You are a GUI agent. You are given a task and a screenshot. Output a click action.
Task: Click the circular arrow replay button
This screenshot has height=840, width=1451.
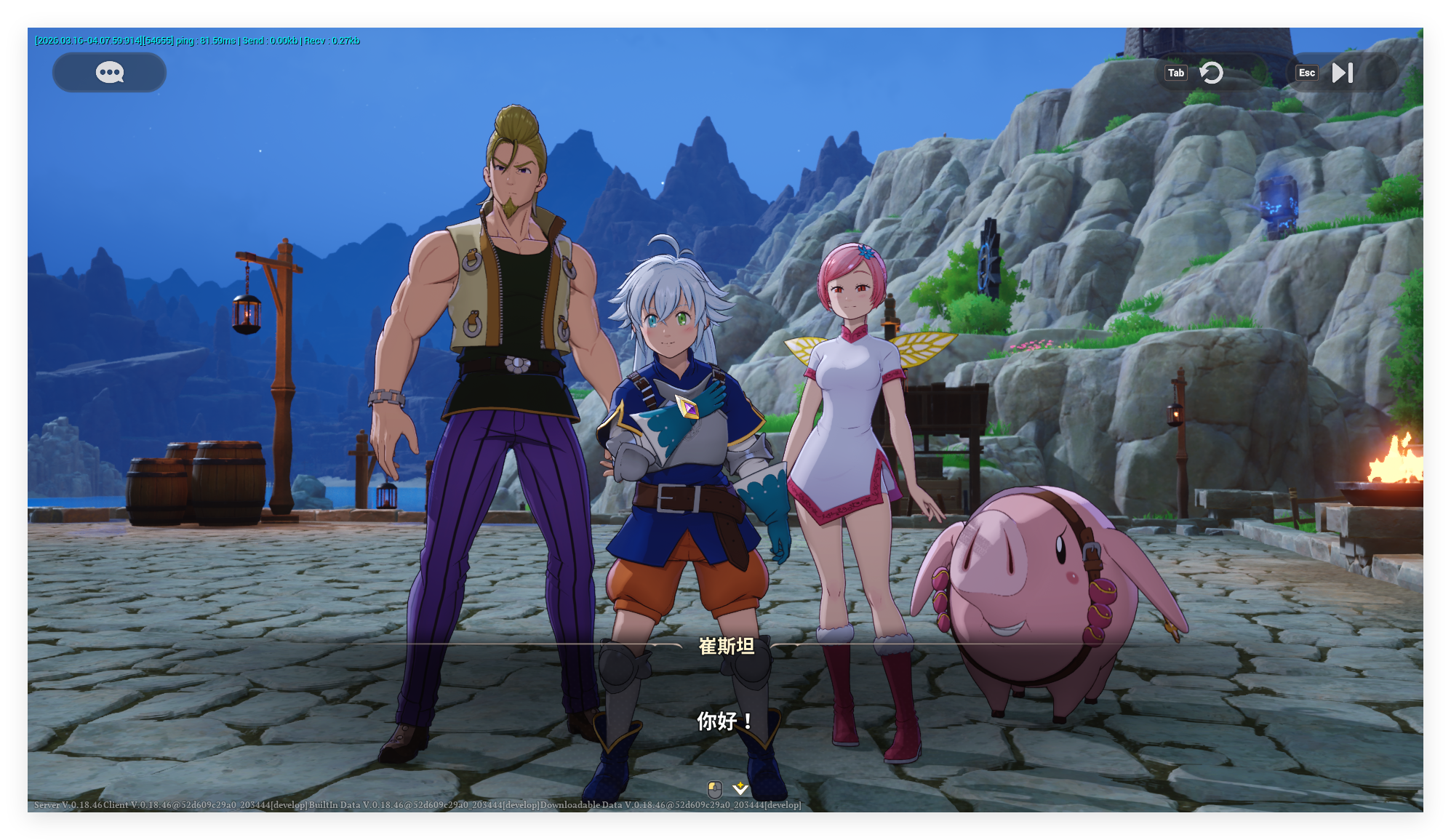tap(1211, 73)
